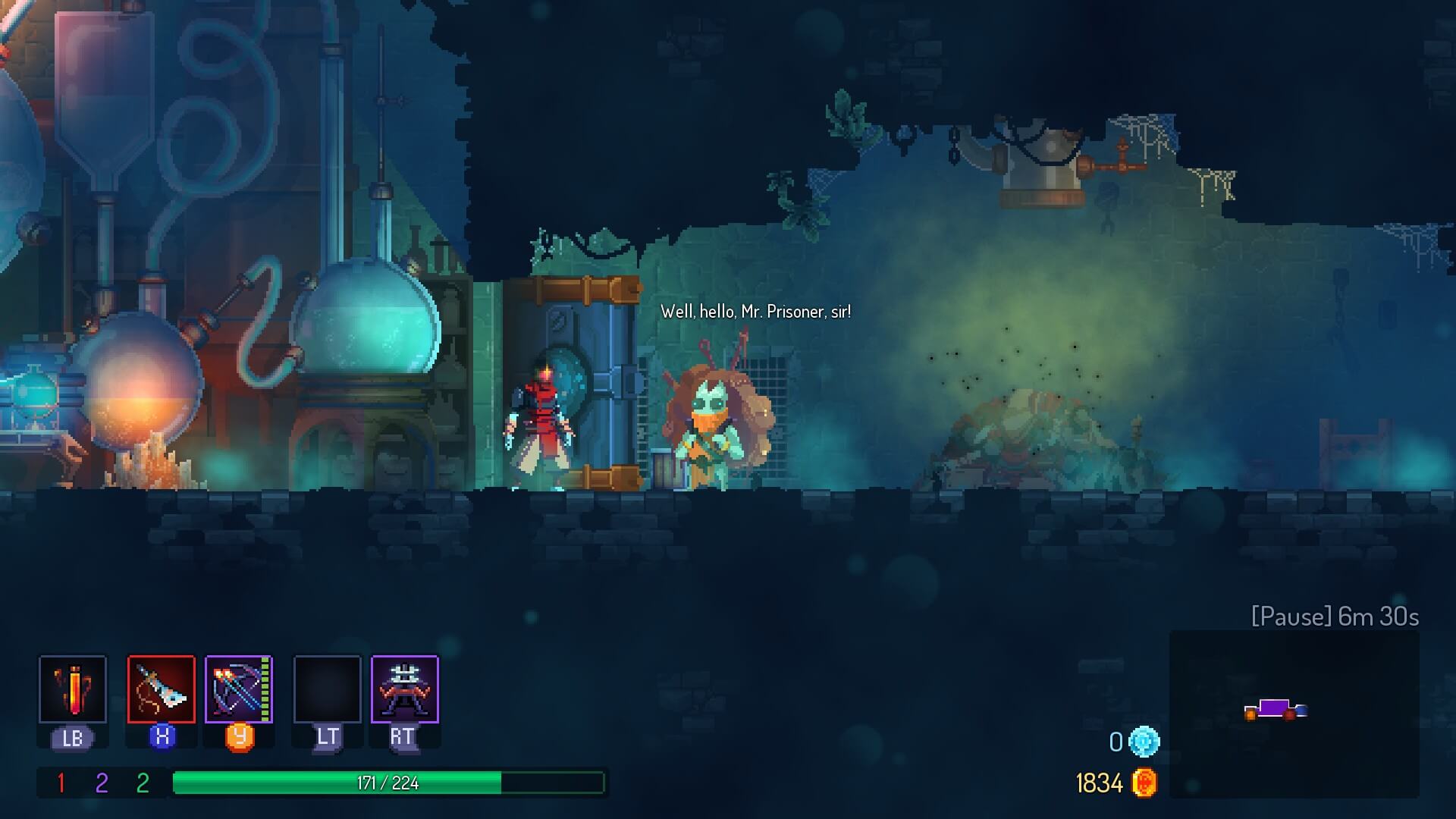Image resolution: width=1456 pixels, height=819 pixels.
Task: Select the health flask slot
Action: point(73,689)
